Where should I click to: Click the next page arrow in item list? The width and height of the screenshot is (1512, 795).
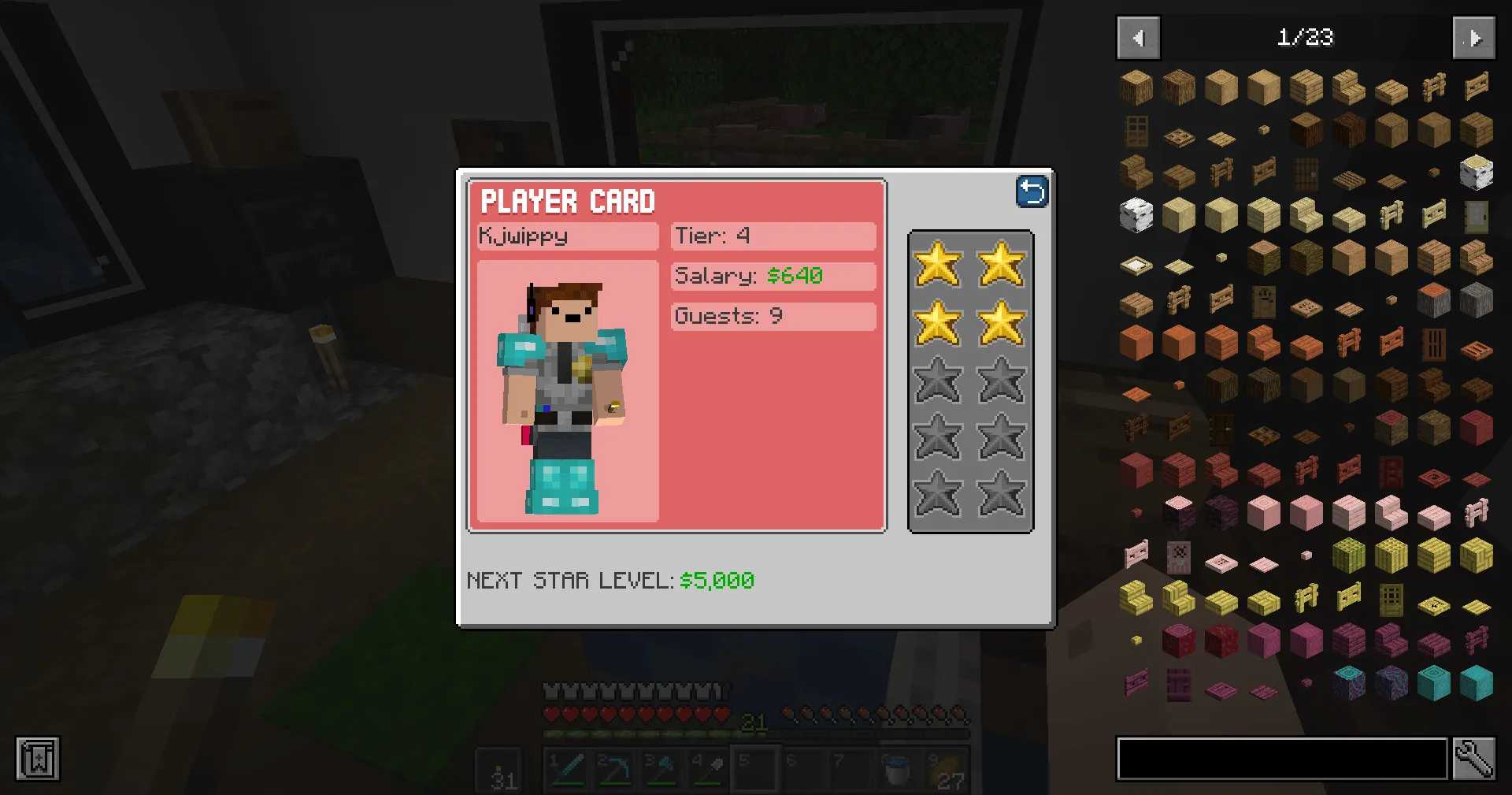(x=1473, y=38)
